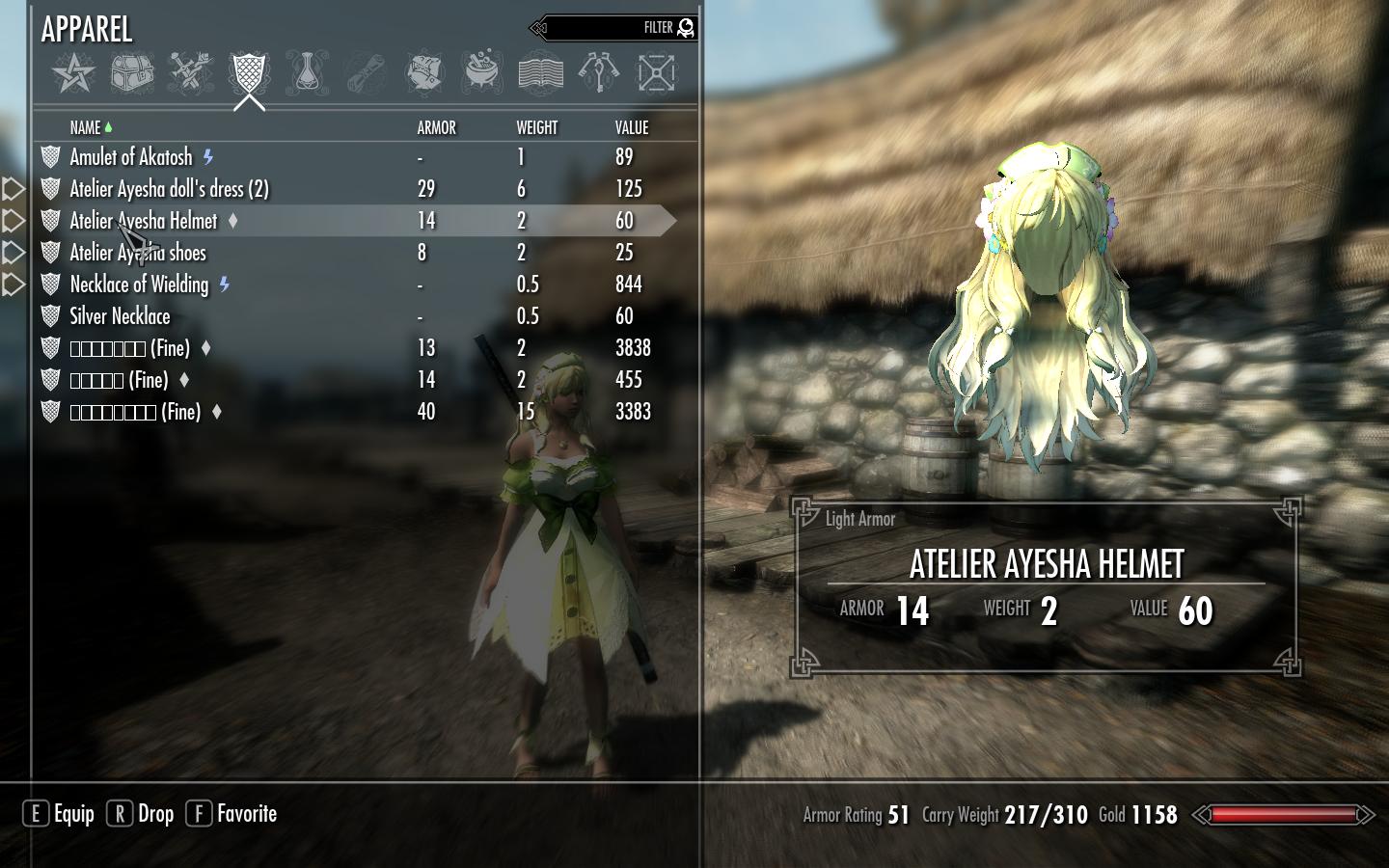The height and width of the screenshot is (868, 1389).
Task: Switch to the Potions flask category
Action: (x=306, y=73)
